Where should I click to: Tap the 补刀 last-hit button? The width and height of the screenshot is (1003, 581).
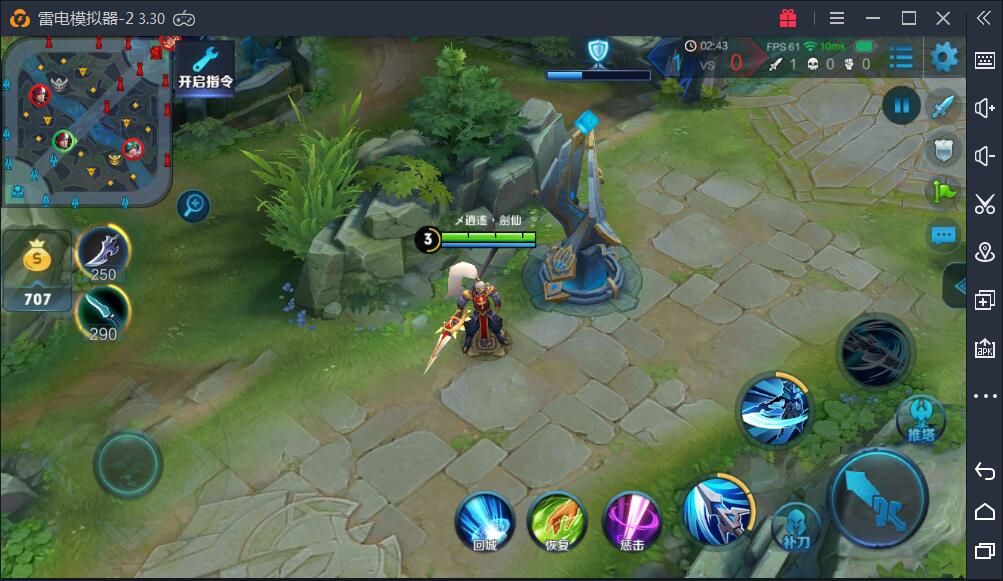coord(796,526)
